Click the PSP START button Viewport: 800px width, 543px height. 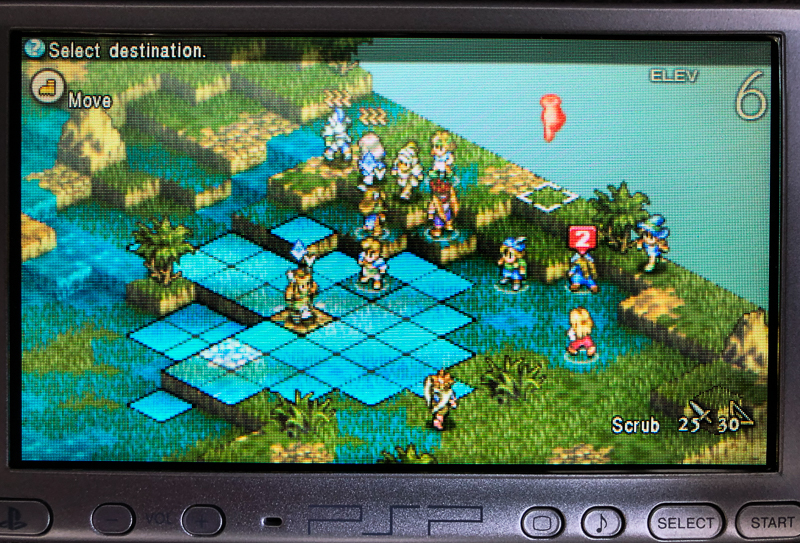(770, 522)
